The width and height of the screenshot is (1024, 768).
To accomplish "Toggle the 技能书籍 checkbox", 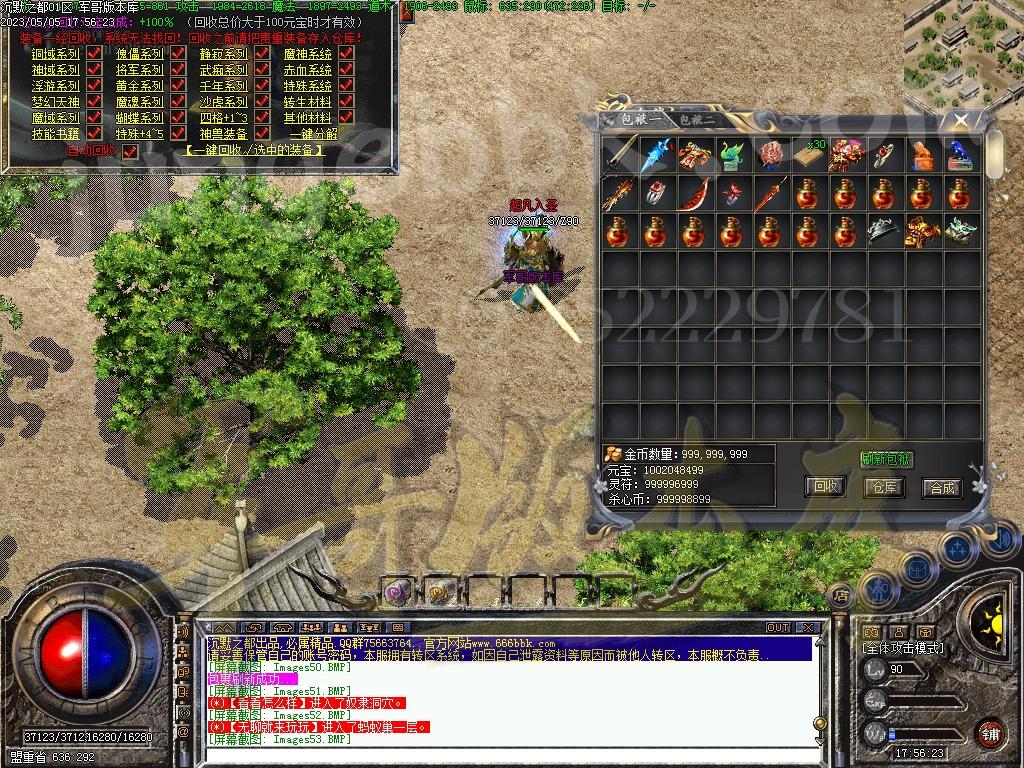I will tap(94, 134).
